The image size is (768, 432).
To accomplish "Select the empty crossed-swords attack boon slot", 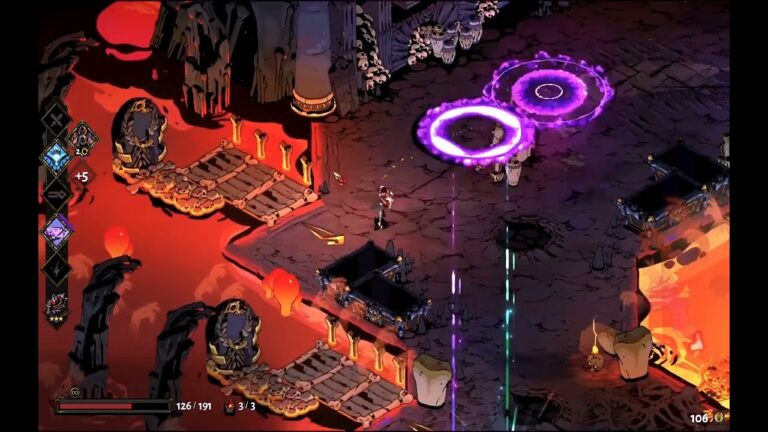I will point(56,122).
